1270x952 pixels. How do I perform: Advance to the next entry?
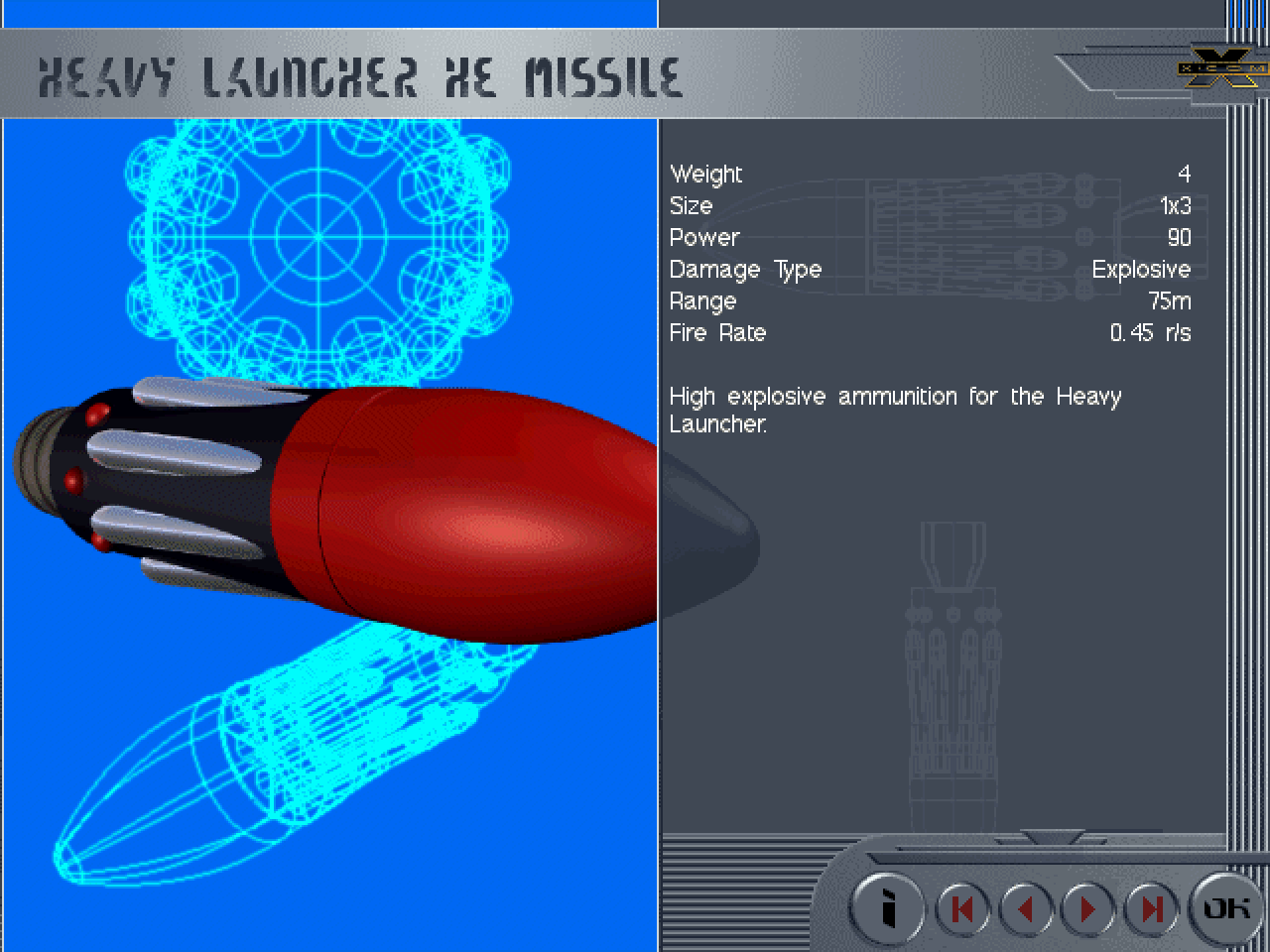(x=1088, y=908)
